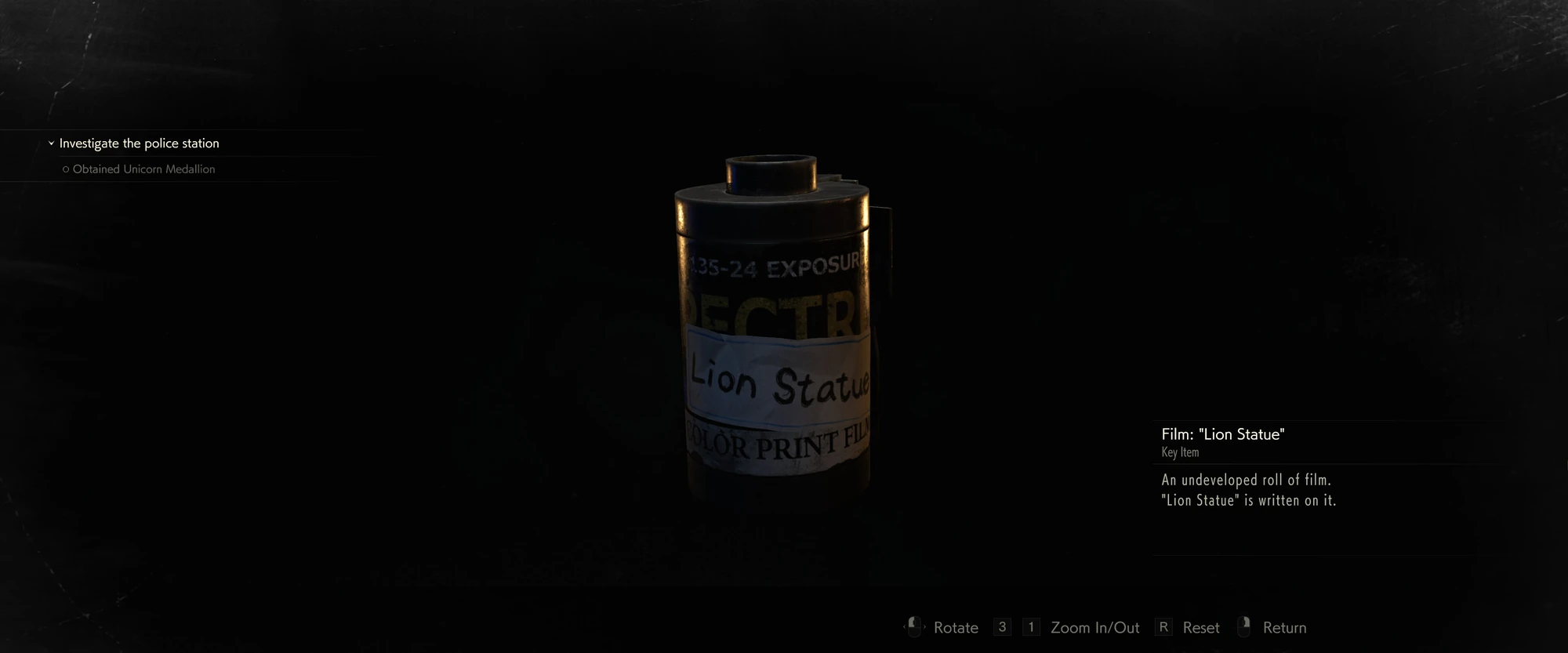This screenshot has width=1568, height=653.
Task: Click the Zoom In/Out label
Action: click(1095, 627)
